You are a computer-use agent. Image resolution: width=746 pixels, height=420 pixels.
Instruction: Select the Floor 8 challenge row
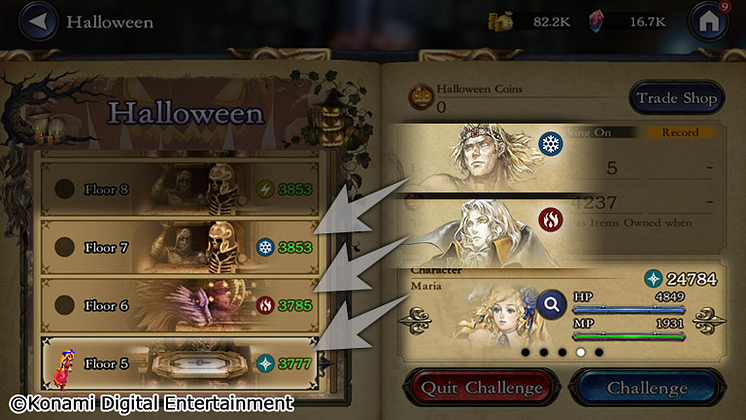click(180, 189)
